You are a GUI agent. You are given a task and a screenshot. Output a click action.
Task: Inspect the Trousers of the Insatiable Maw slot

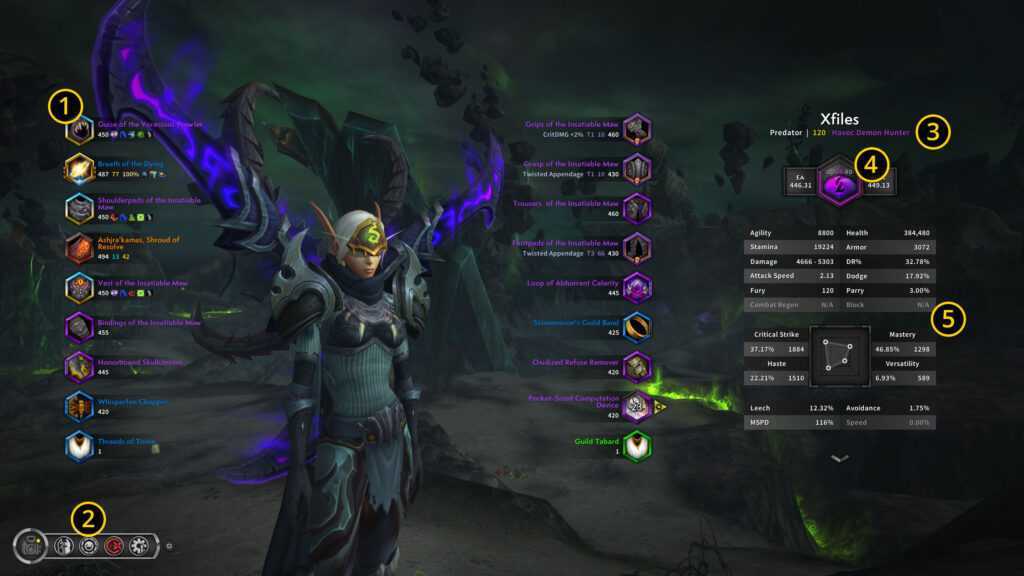pos(637,208)
